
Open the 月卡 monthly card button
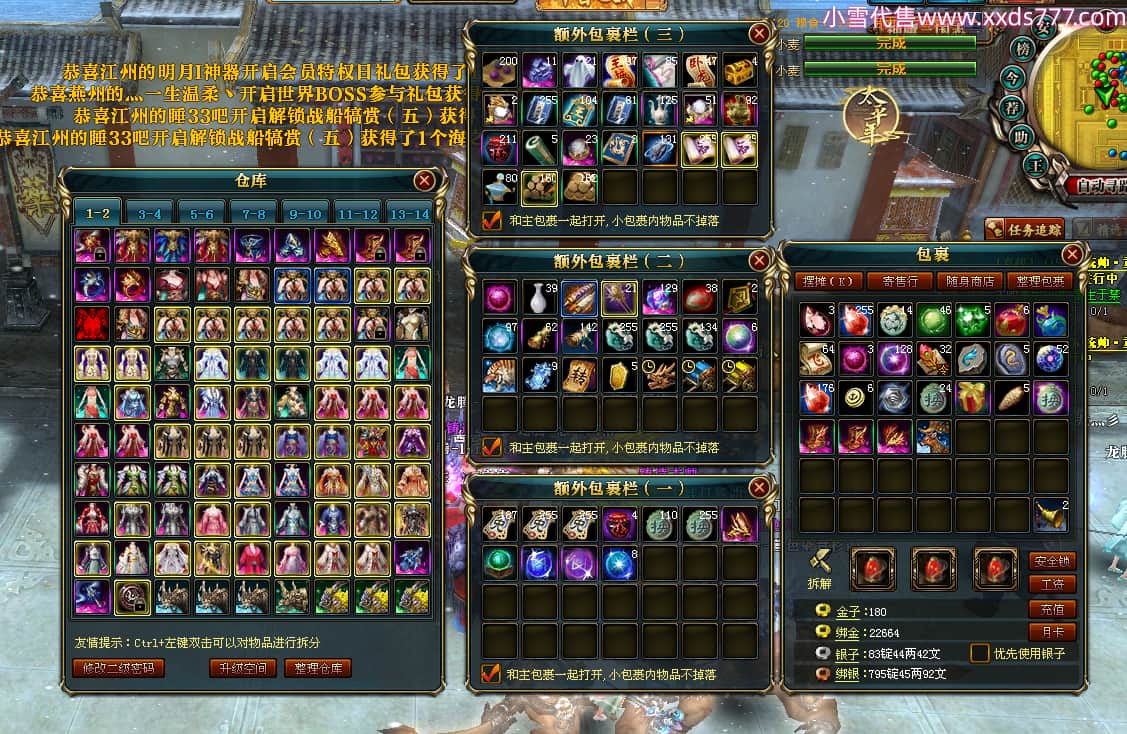click(1052, 632)
